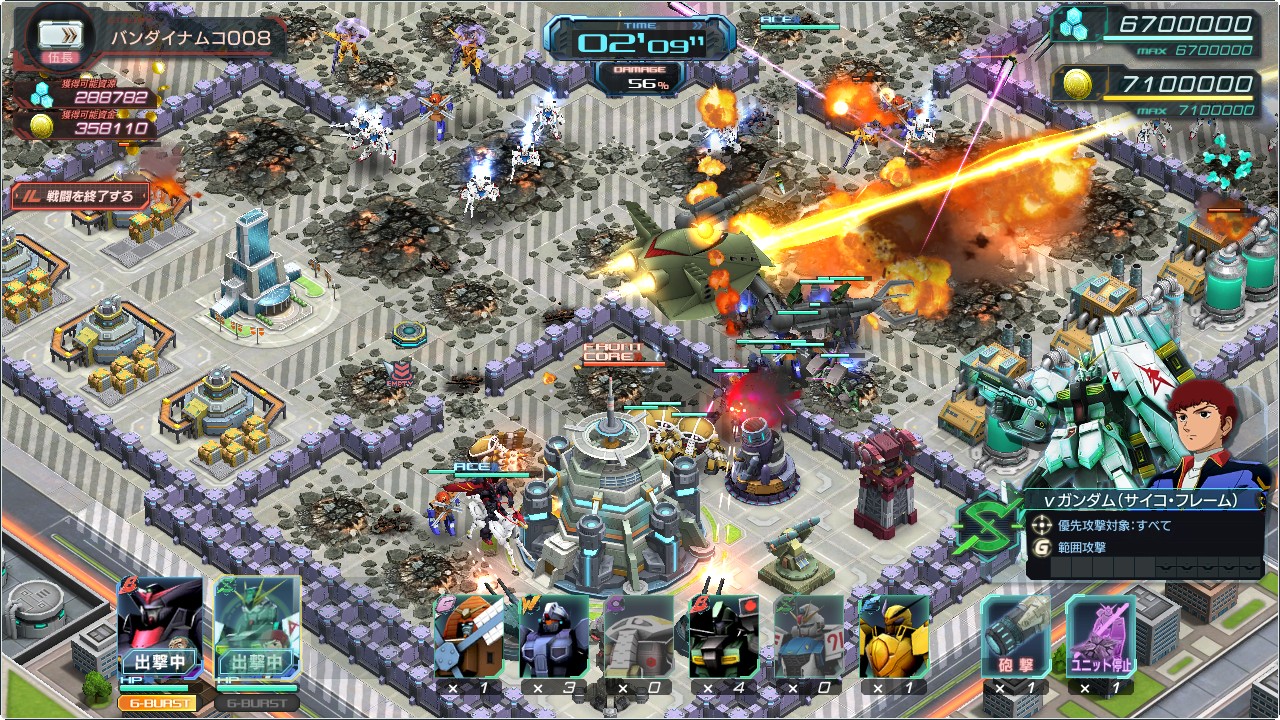Screen dimensions: 1280x720
Task: Select the deployed ν Gundam ace portrait
Action: tap(257, 626)
